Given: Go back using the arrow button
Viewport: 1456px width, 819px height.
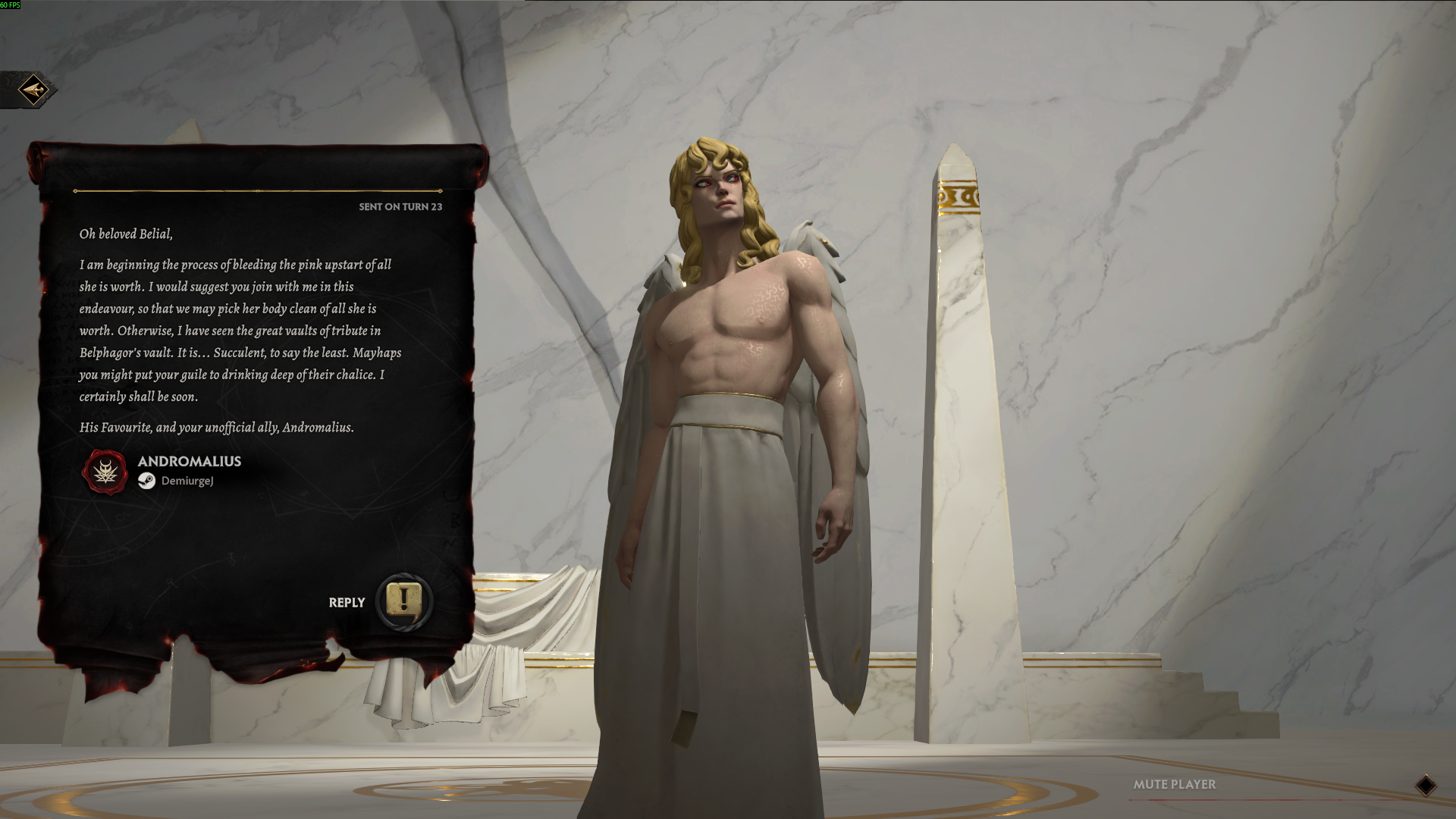Looking at the screenshot, I should click(33, 90).
